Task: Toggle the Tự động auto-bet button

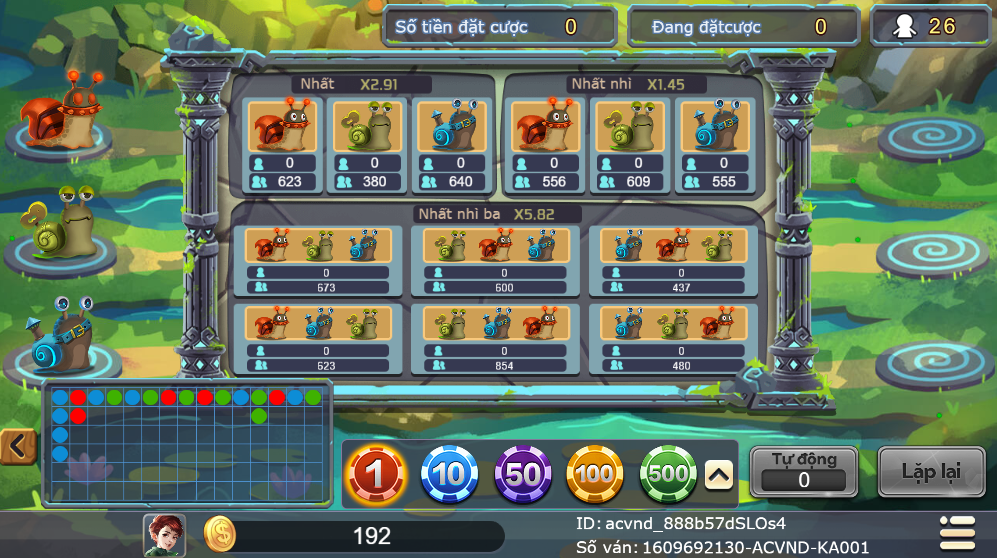Action: coord(803,470)
